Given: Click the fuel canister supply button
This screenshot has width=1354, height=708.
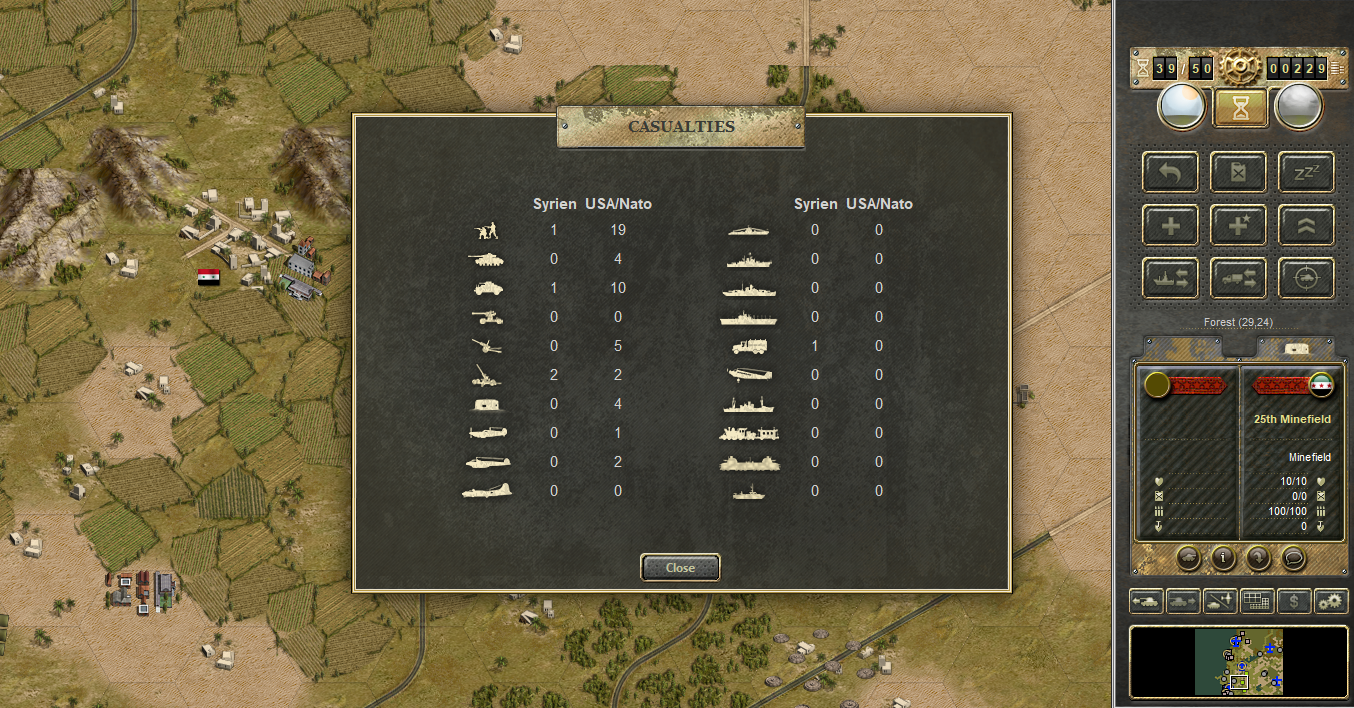Looking at the screenshot, I should pos(1238,172).
